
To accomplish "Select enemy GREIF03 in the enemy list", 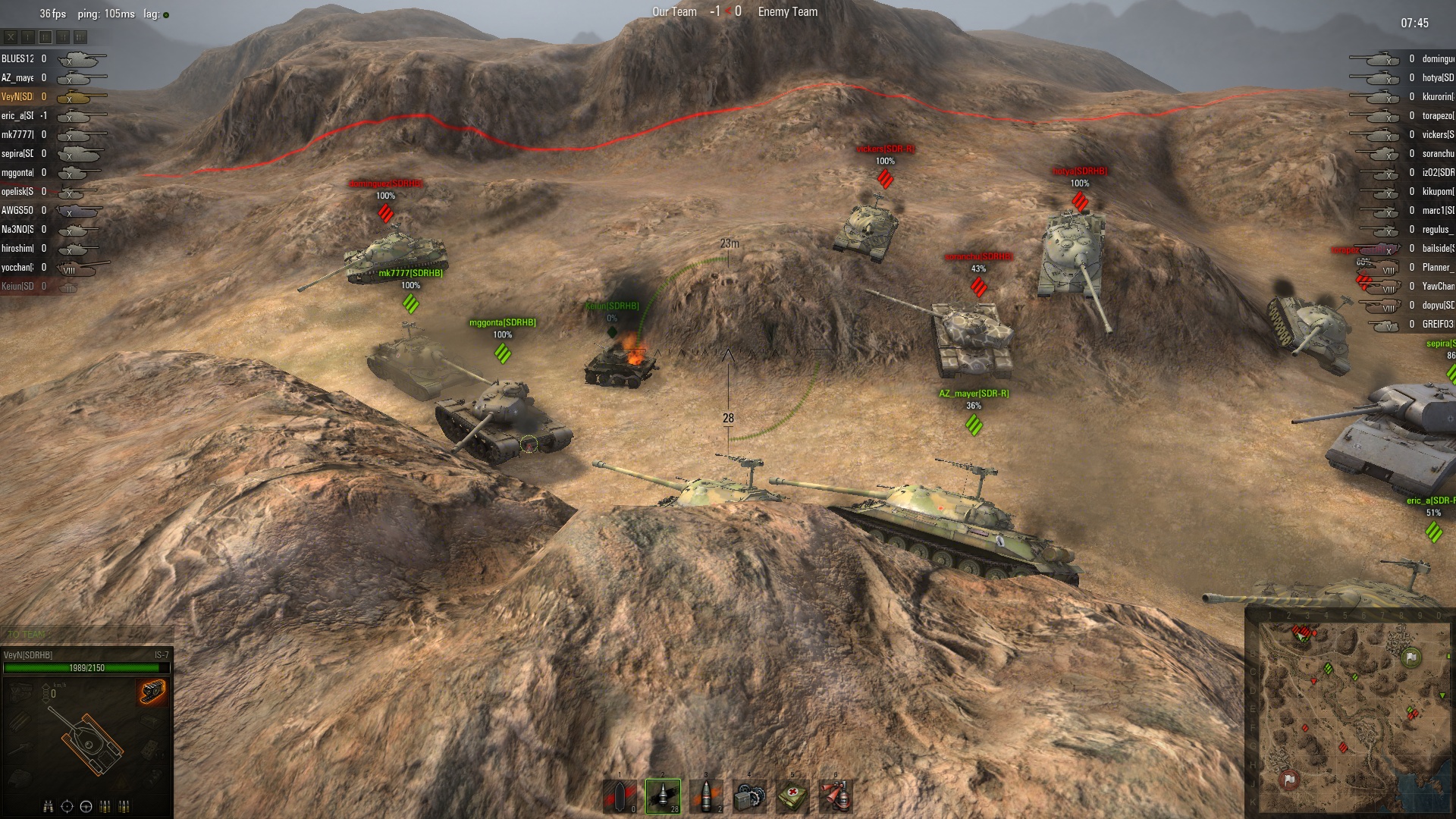I will [x=1437, y=324].
